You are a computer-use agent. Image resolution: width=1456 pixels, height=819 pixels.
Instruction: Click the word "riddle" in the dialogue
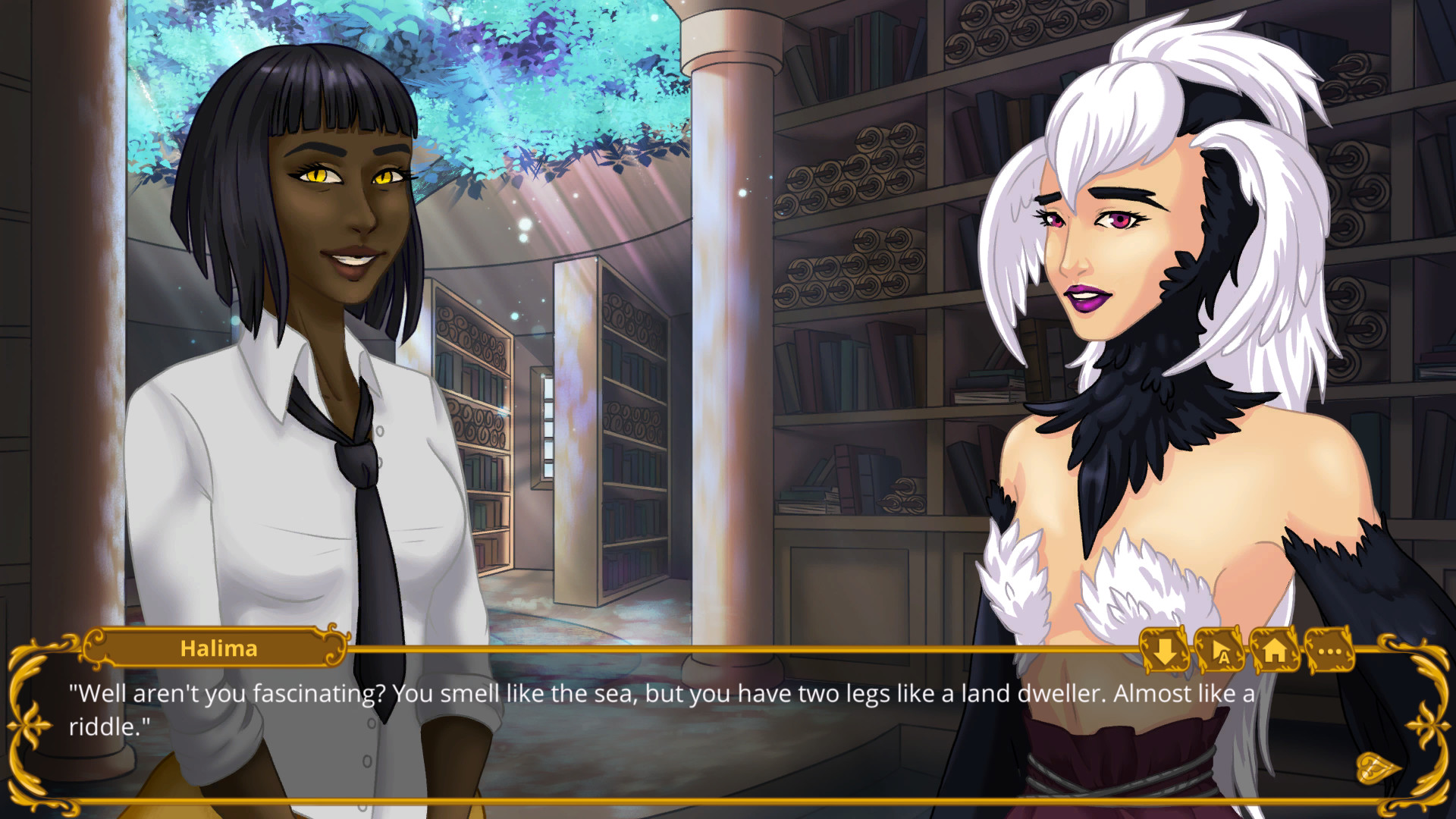(x=112, y=730)
